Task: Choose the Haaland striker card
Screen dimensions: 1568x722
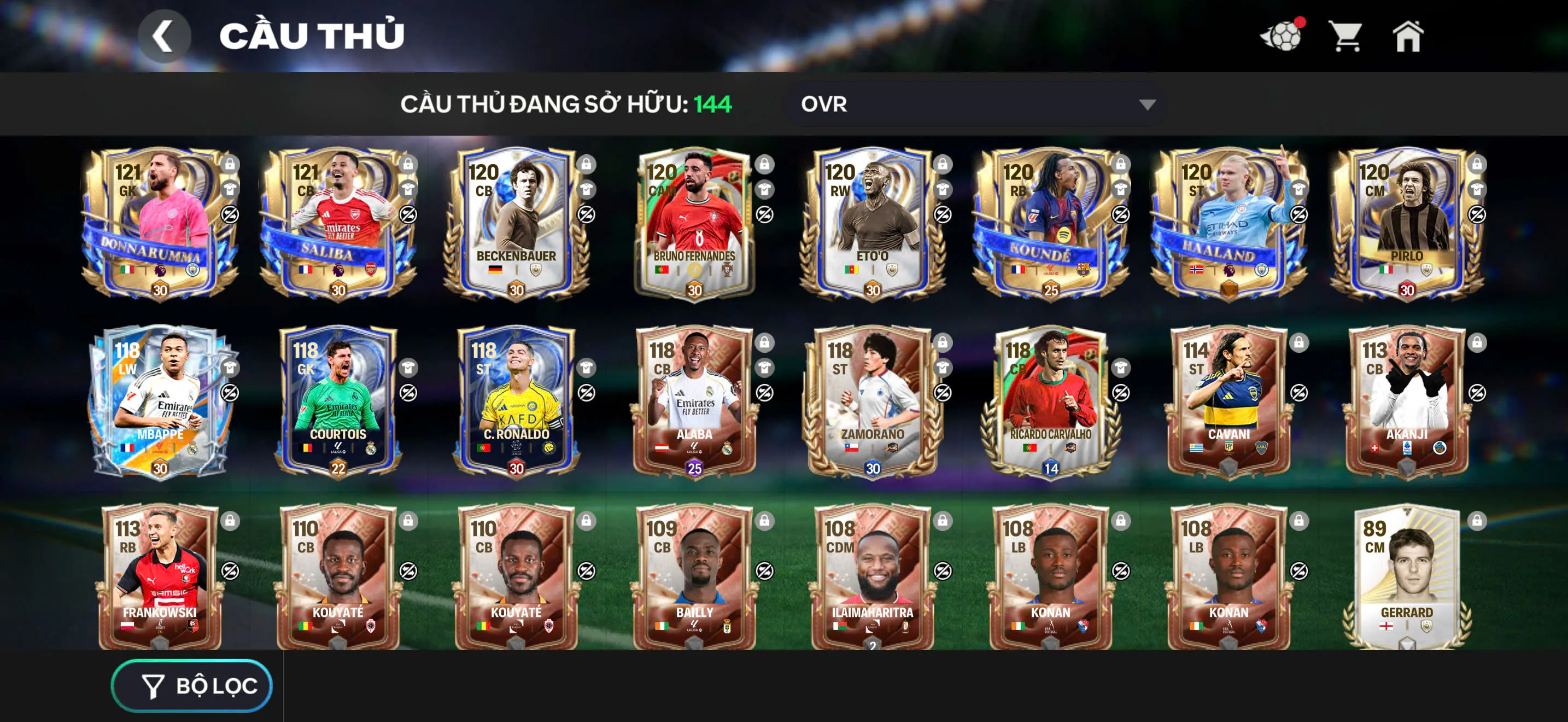Action: (1228, 223)
